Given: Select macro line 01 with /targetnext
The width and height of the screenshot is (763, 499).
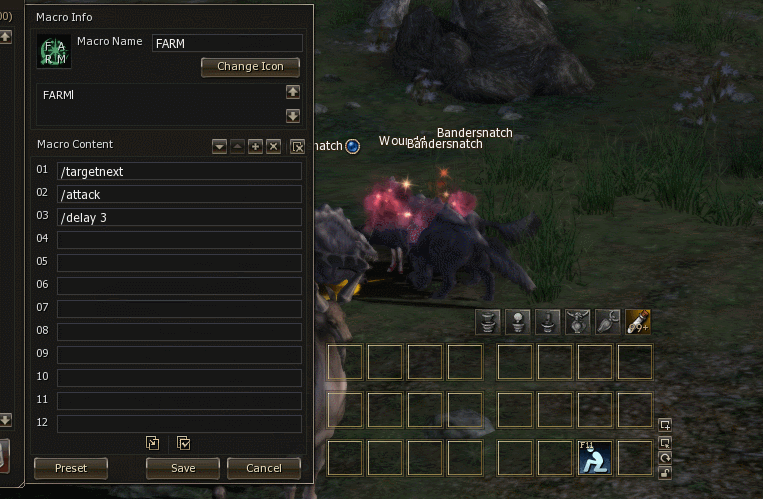Looking at the screenshot, I should (179, 171).
